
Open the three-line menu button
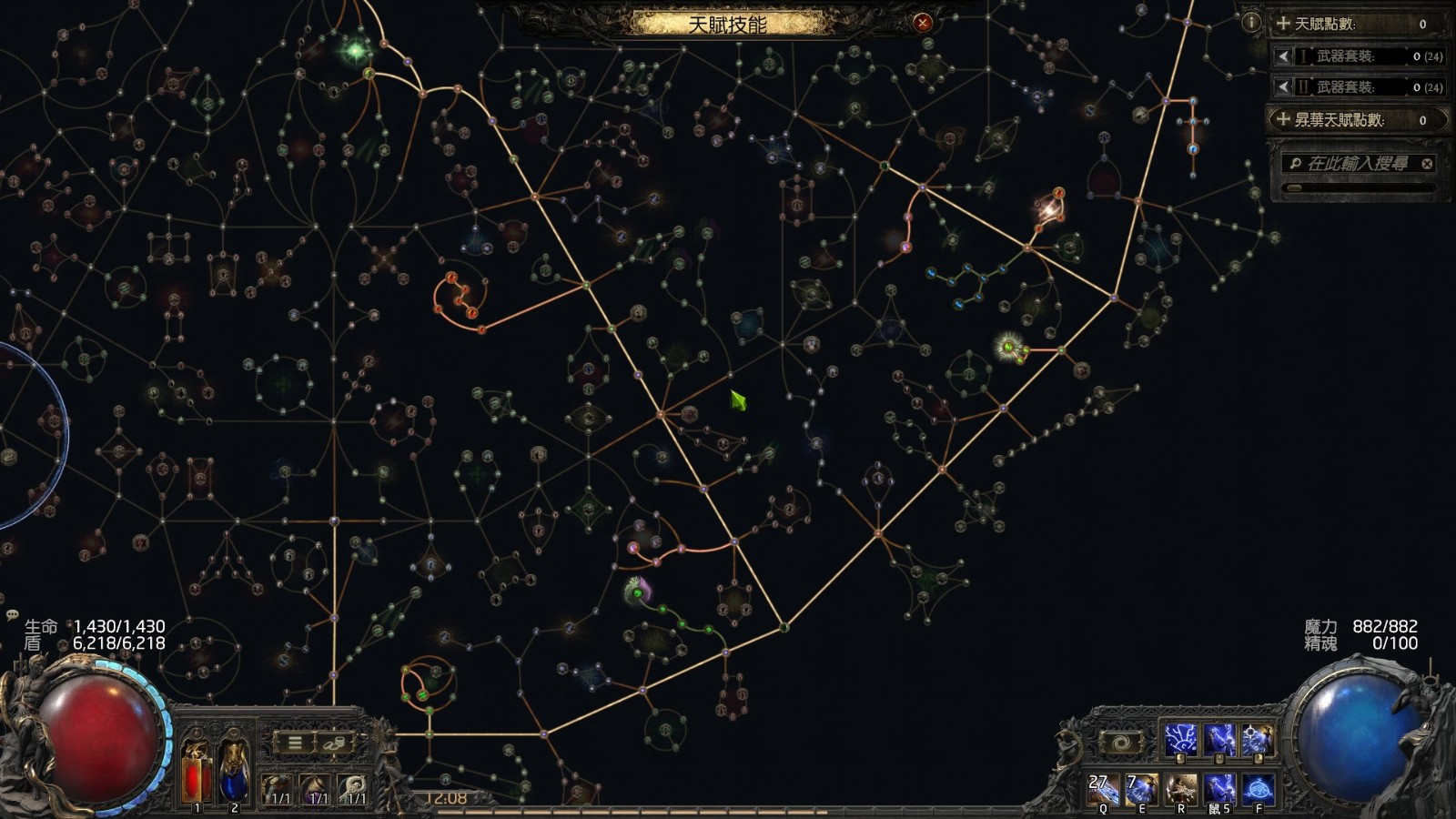tap(295, 743)
